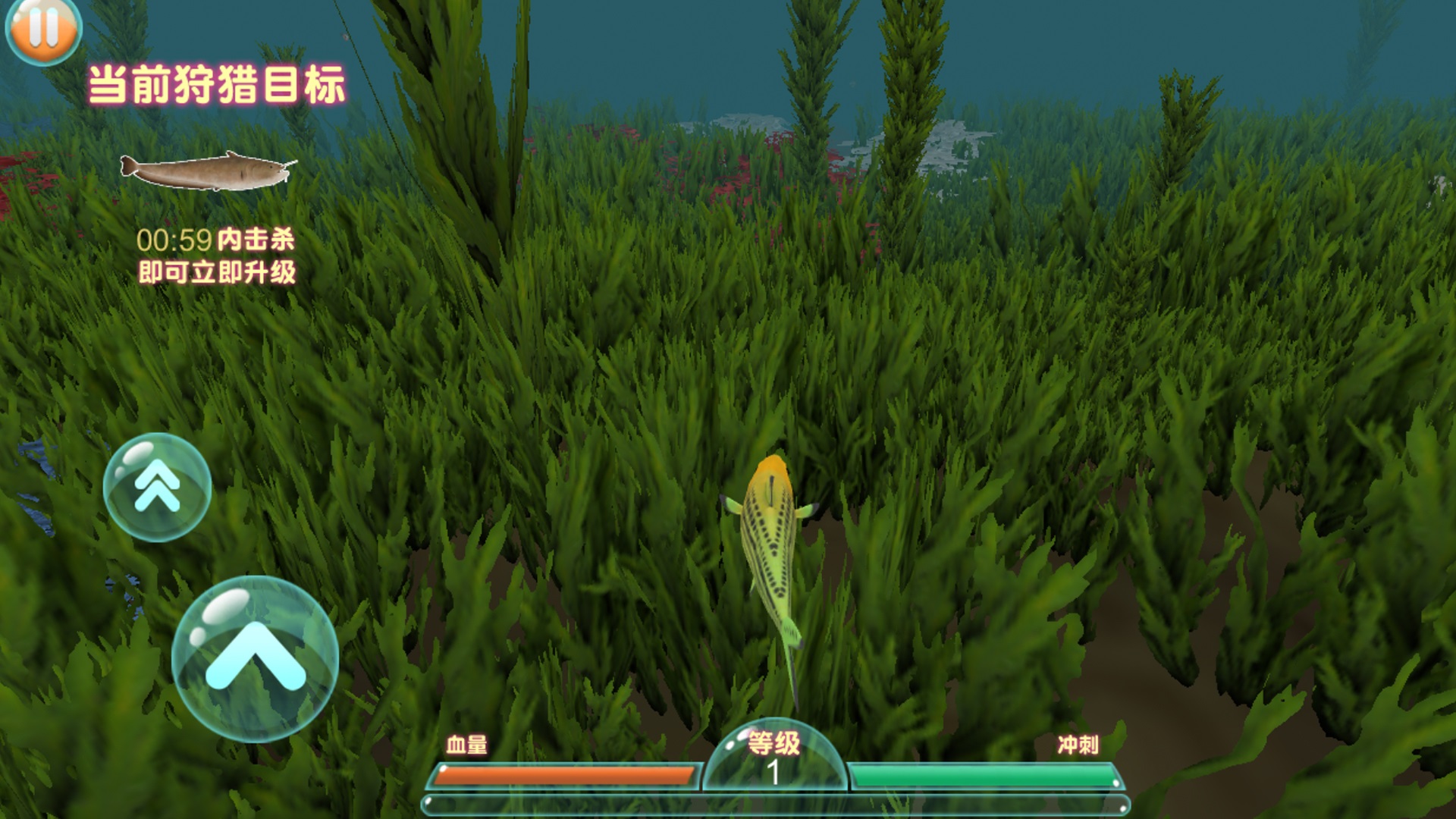The width and height of the screenshot is (1456, 819).
Task: Tap the single-arrow swim forward bubble
Action: coord(255,658)
